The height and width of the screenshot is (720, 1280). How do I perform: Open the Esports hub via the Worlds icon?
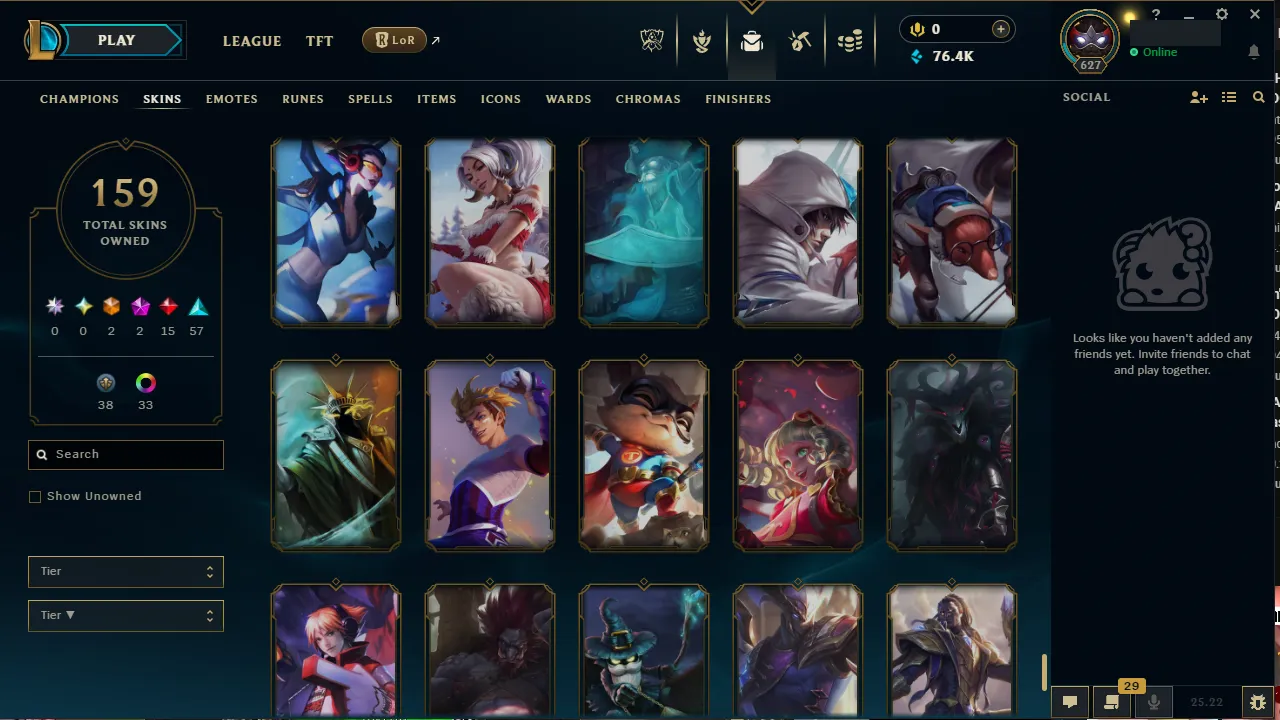pos(651,40)
